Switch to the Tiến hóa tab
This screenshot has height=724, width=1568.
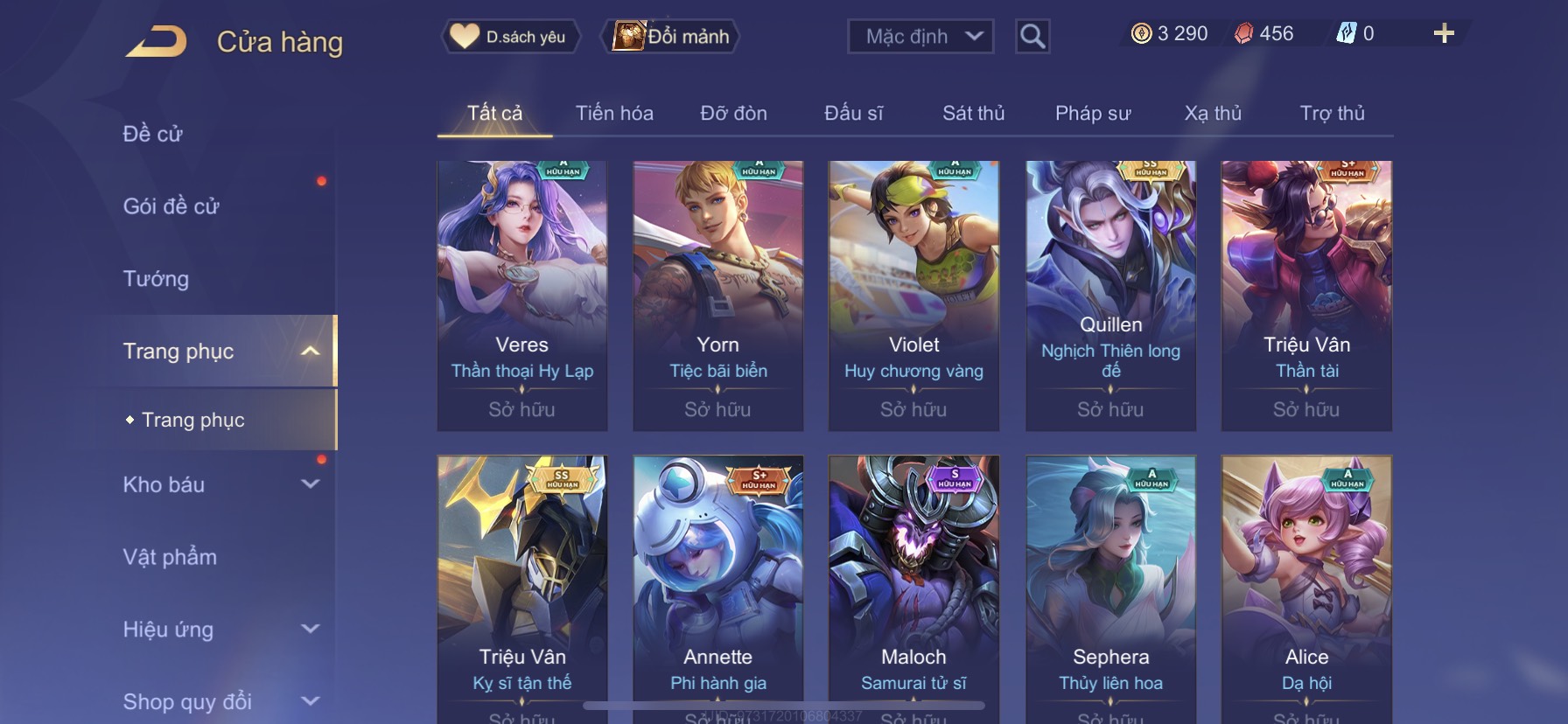point(614,114)
